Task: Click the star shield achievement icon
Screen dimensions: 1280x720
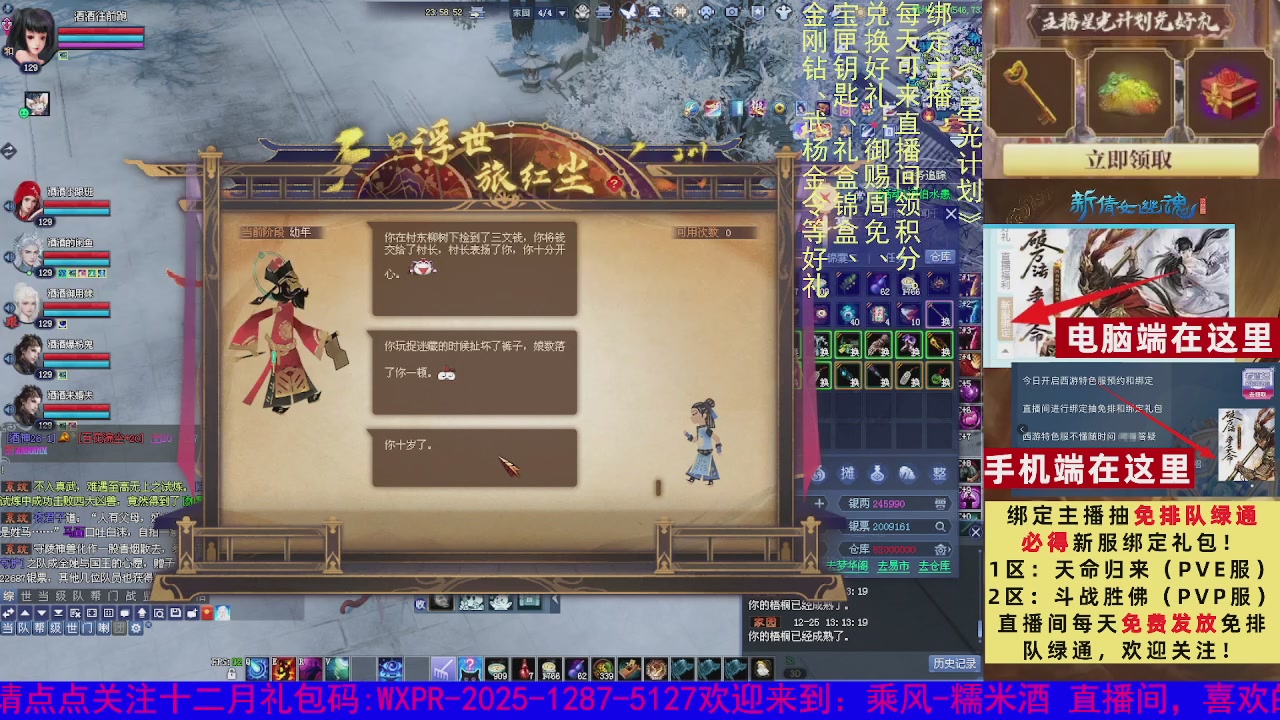Action: pyautogui.click(x=758, y=12)
